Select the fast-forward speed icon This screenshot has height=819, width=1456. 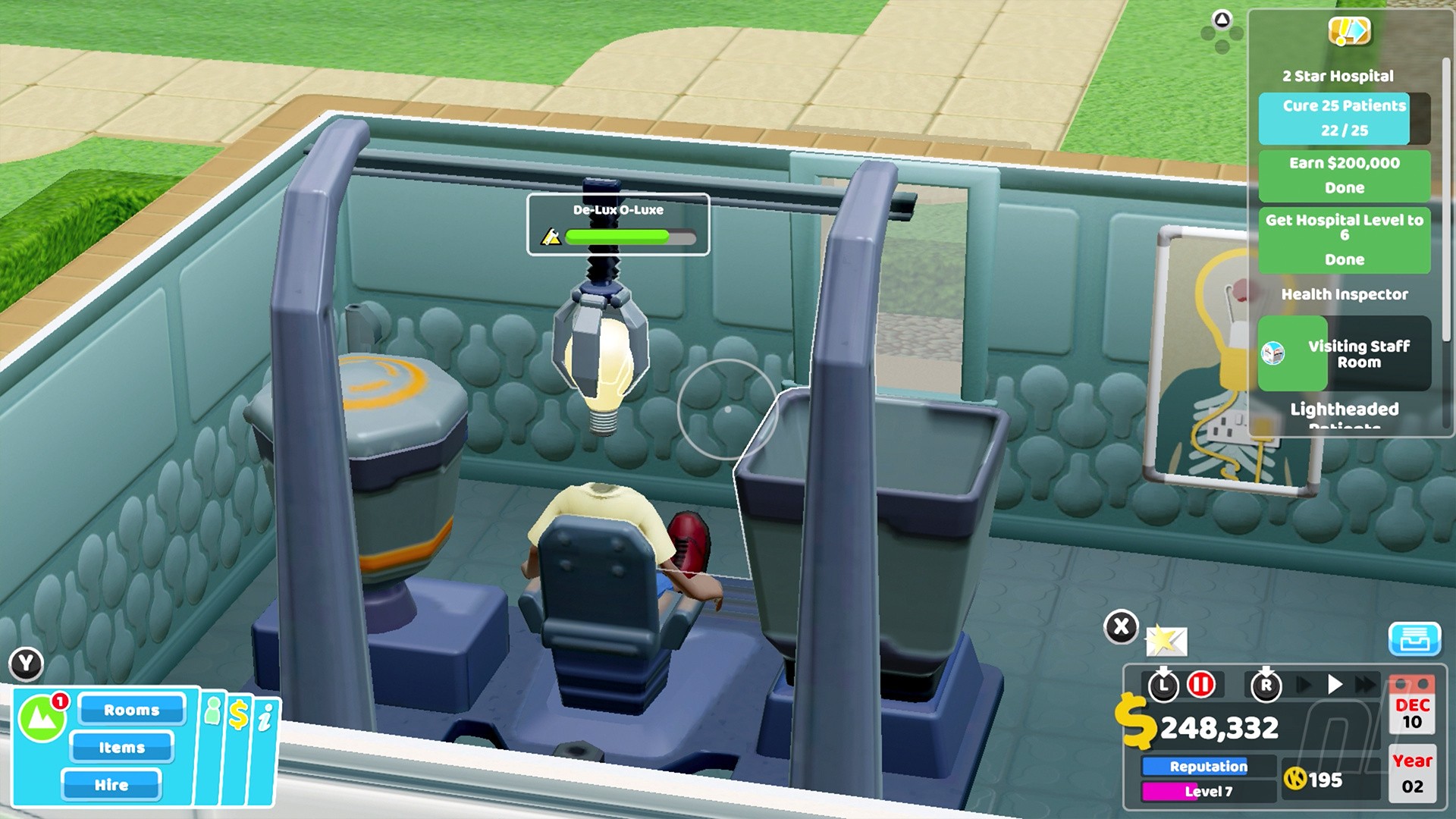pos(1364,685)
